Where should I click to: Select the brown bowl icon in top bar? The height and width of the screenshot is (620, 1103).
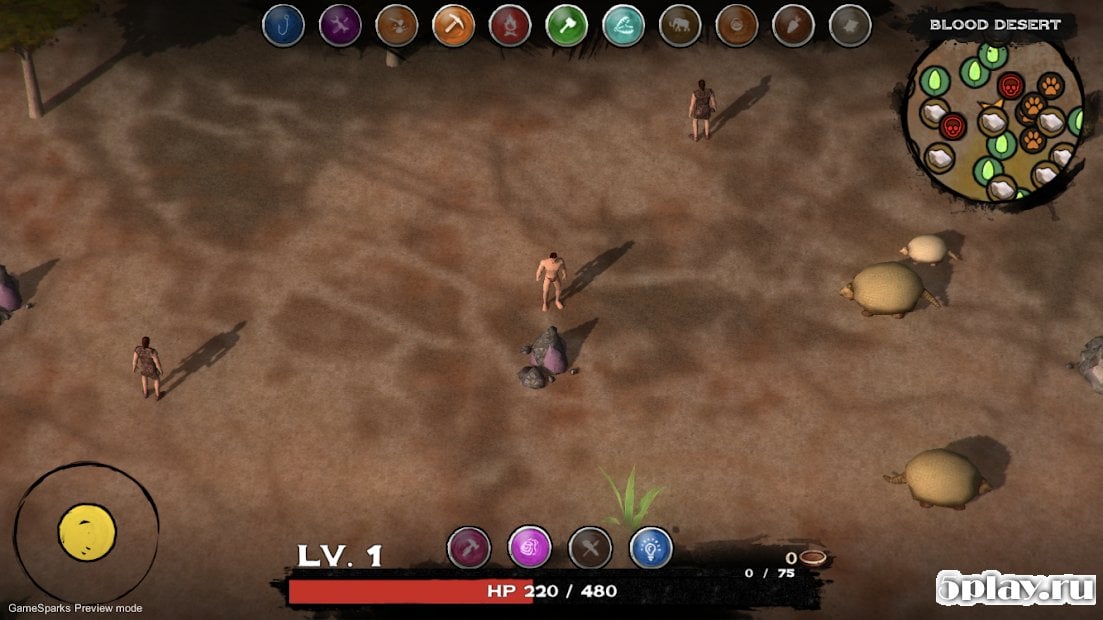tap(737, 25)
